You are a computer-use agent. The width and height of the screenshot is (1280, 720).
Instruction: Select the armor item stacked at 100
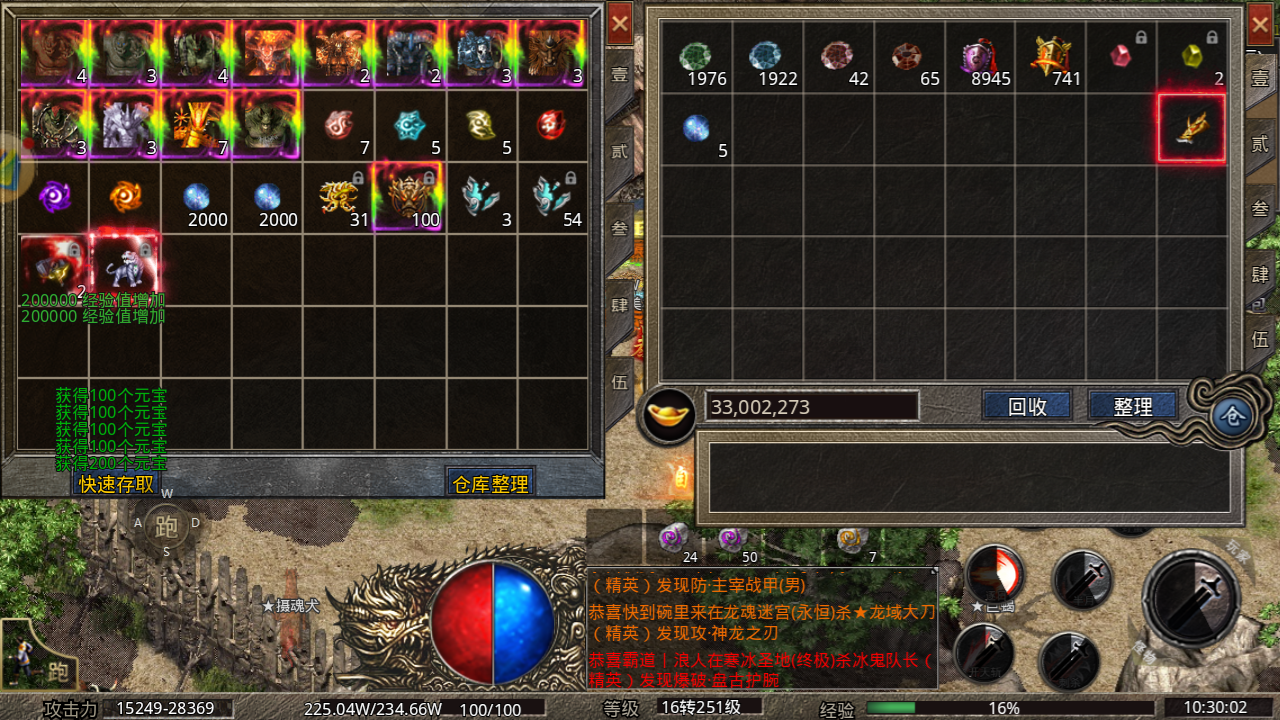409,198
